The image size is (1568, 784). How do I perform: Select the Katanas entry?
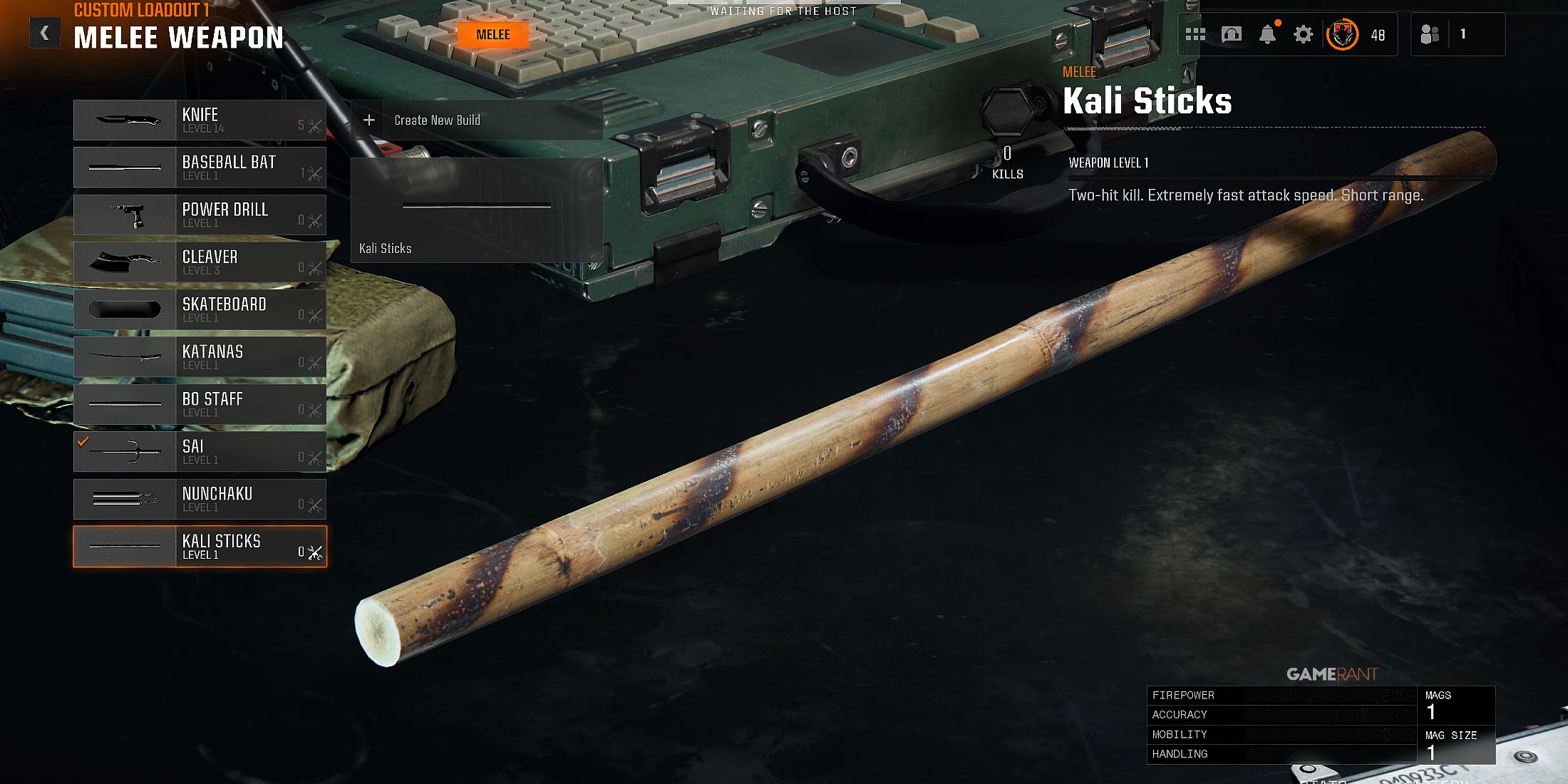click(x=200, y=357)
